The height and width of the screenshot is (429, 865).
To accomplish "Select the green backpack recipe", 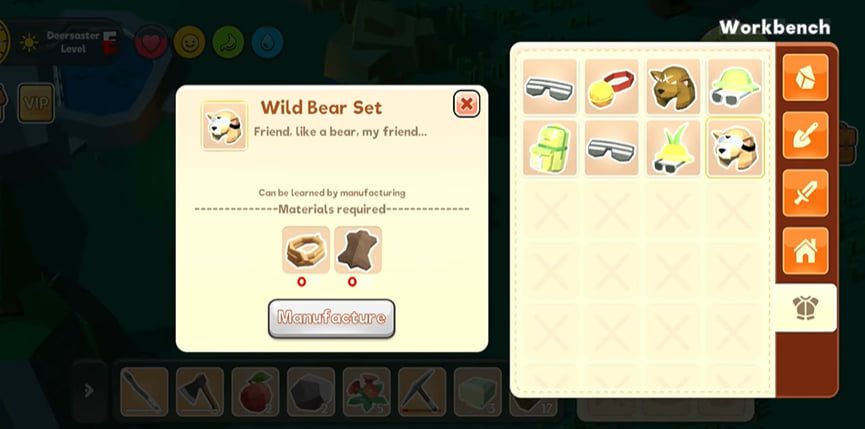I will (549, 148).
